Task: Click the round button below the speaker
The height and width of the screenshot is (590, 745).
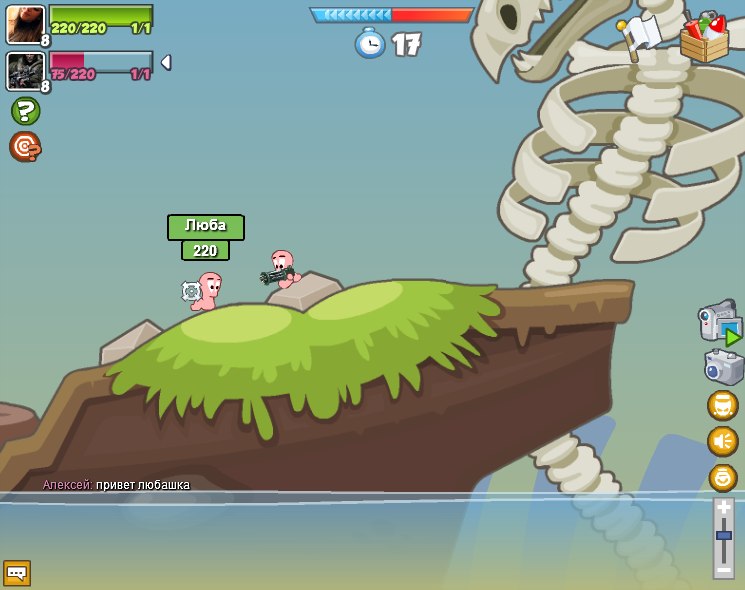Action: pos(722,477)
